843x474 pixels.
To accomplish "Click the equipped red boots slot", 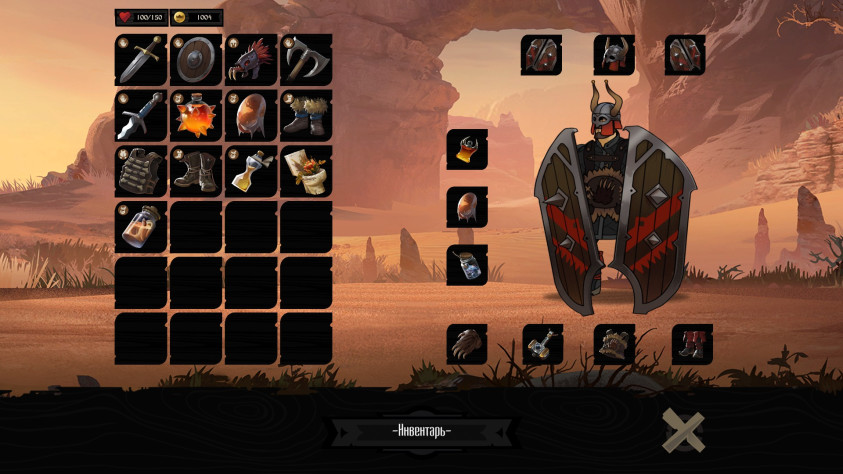I will (x=692, y=344).
